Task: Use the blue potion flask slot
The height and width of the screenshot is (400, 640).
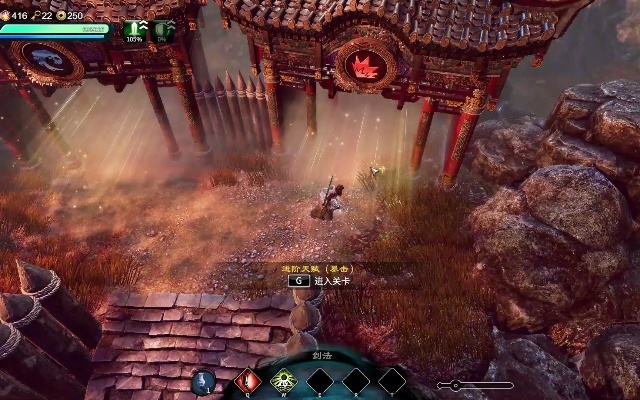Action: pyautogui.click(x=203, y=381)
